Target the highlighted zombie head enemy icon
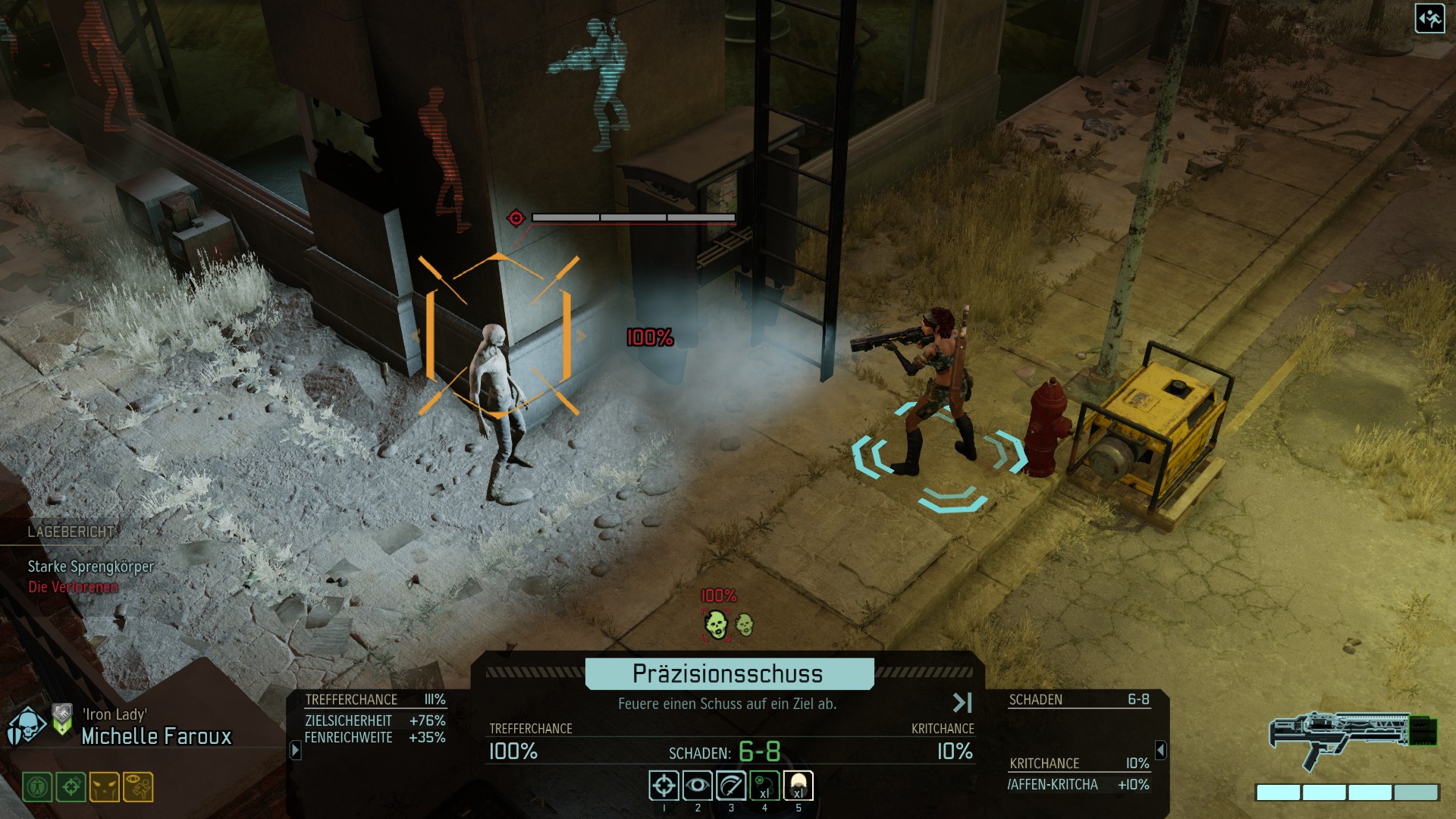1456x819 pixels. pyautogui.click(x=715, y=625)
